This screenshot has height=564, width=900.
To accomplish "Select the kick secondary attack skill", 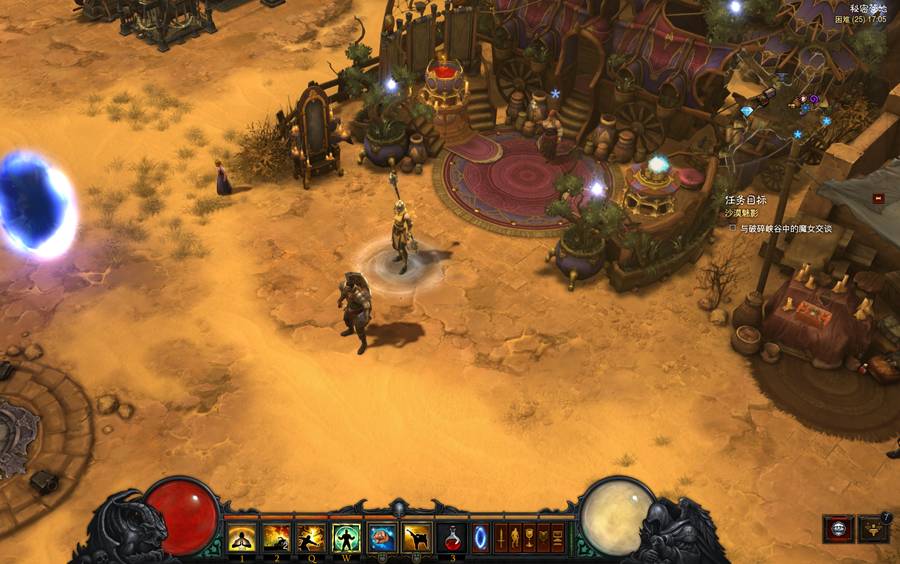I will [417, 538].
